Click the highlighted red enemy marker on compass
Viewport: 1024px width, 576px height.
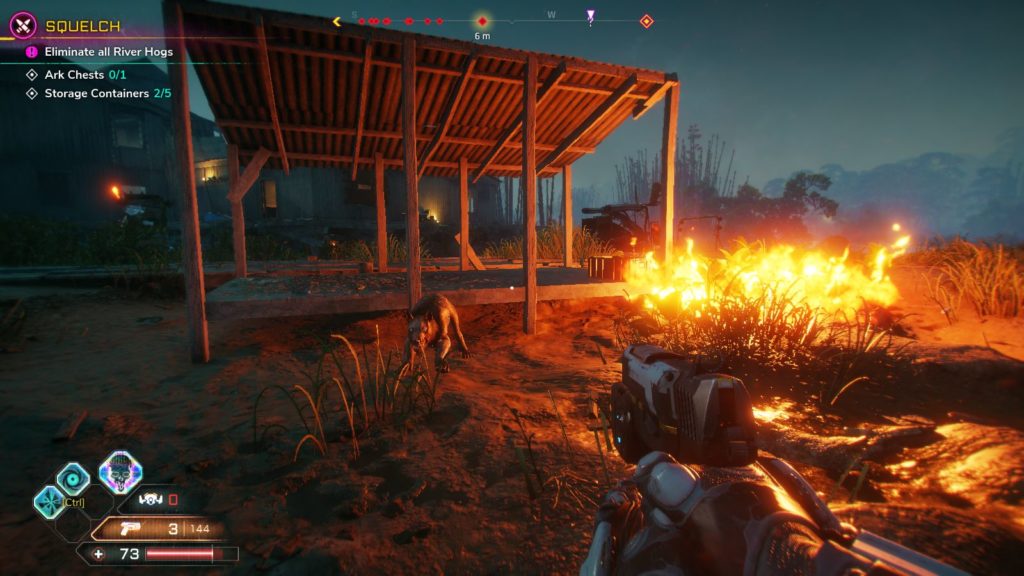point(482,21)
